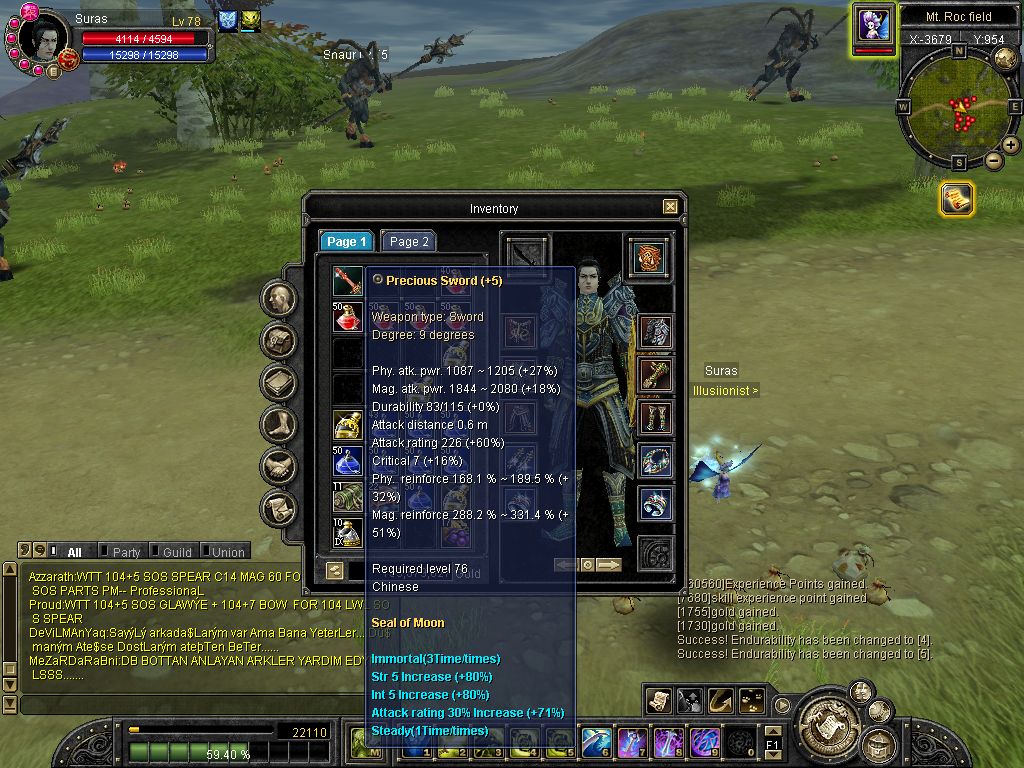
Task: Zoom out the minimap
Action: [x=993, y=161]
